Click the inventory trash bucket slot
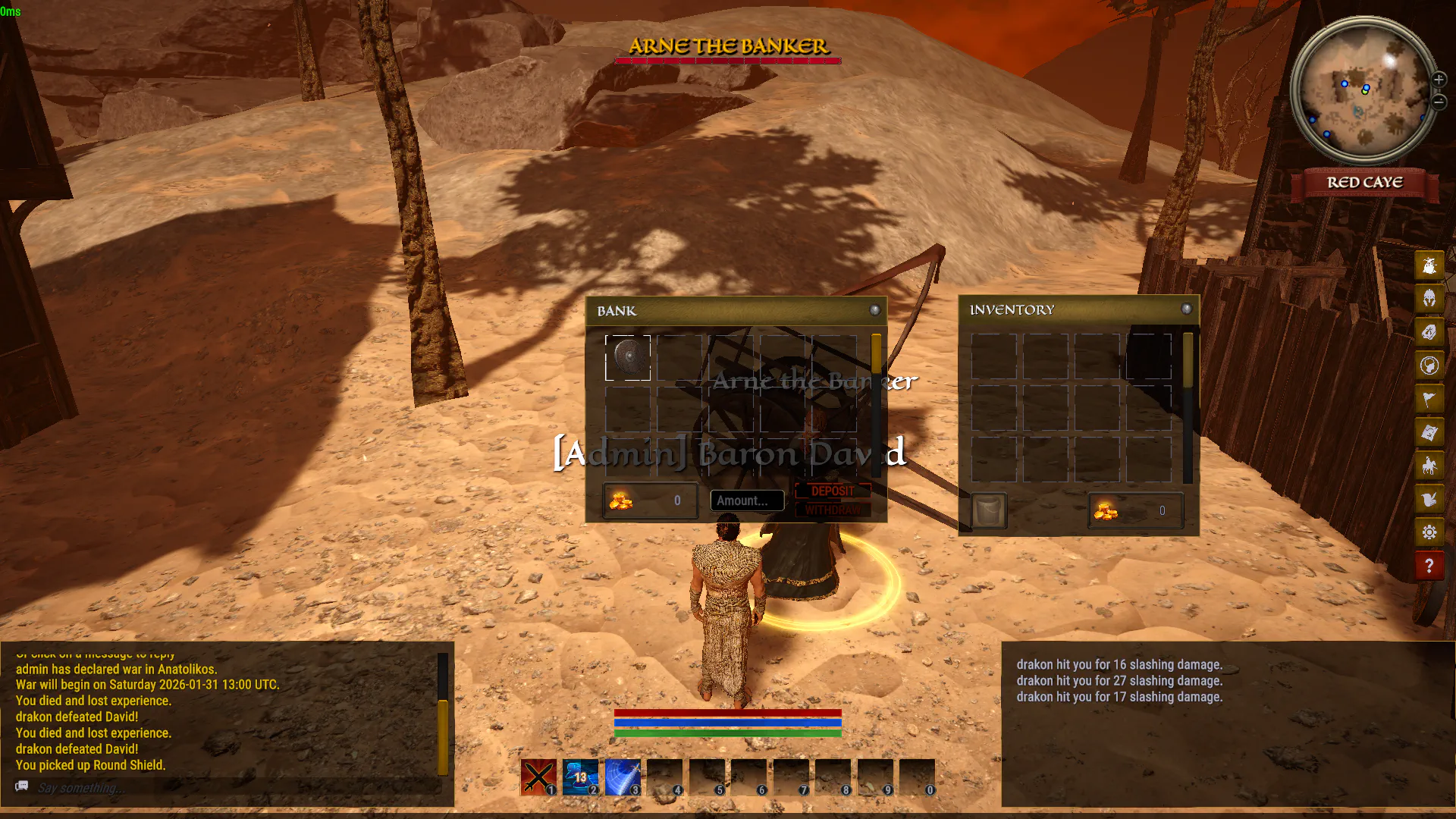The image size is (1456, 819). [x=990, y=510]
